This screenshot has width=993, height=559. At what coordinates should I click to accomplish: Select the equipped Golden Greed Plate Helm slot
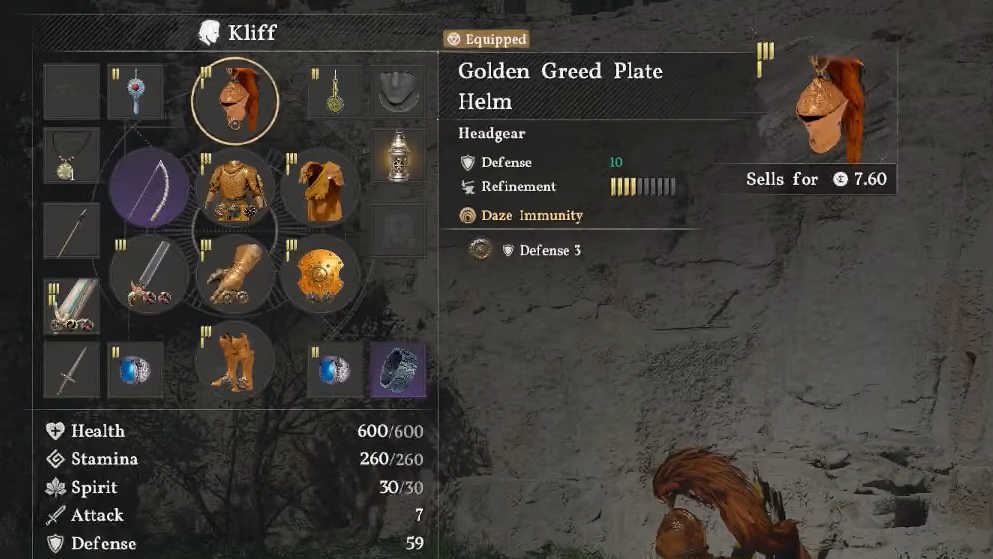235,101
